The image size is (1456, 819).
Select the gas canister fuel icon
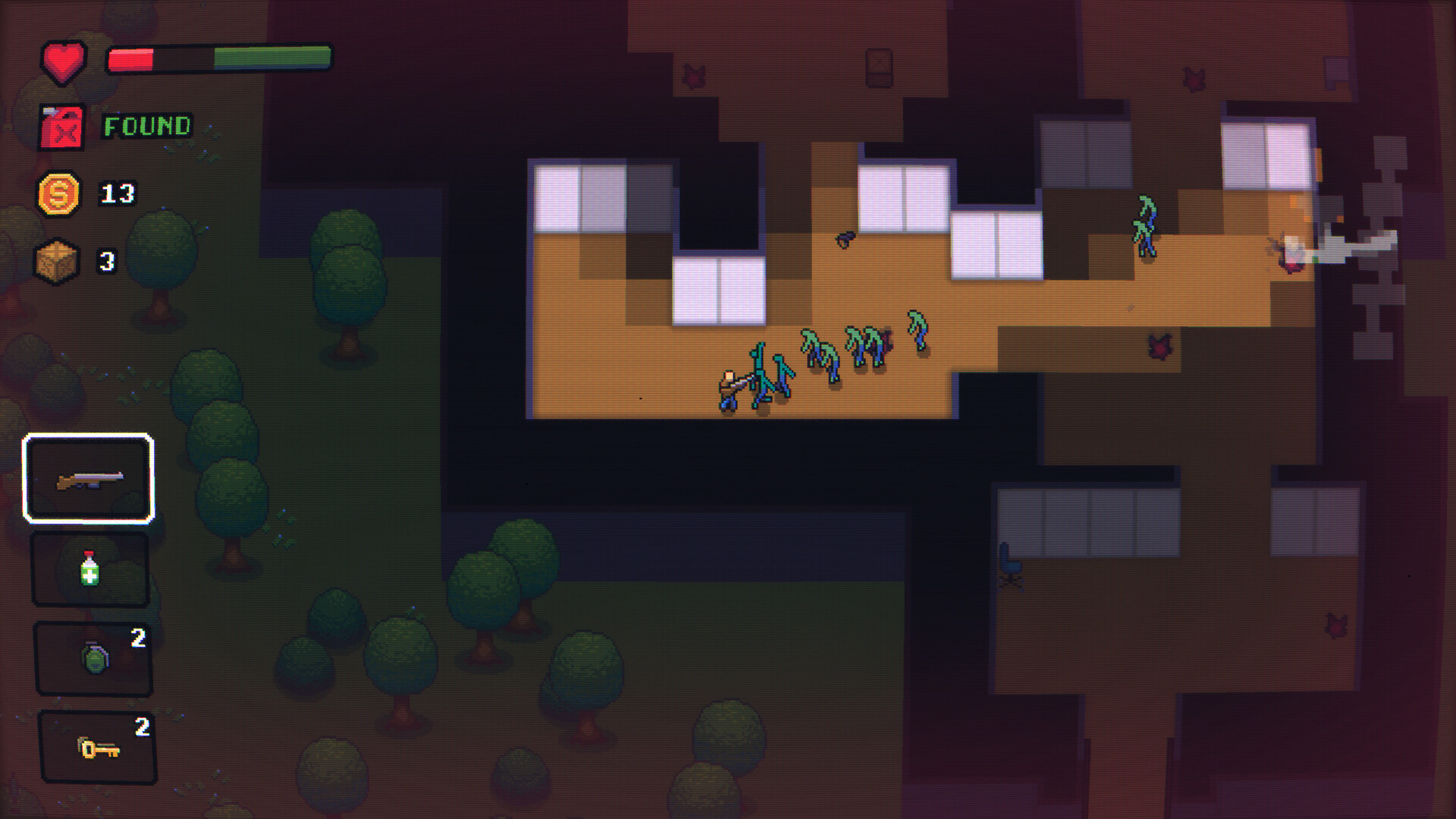[x=62, y=127]
